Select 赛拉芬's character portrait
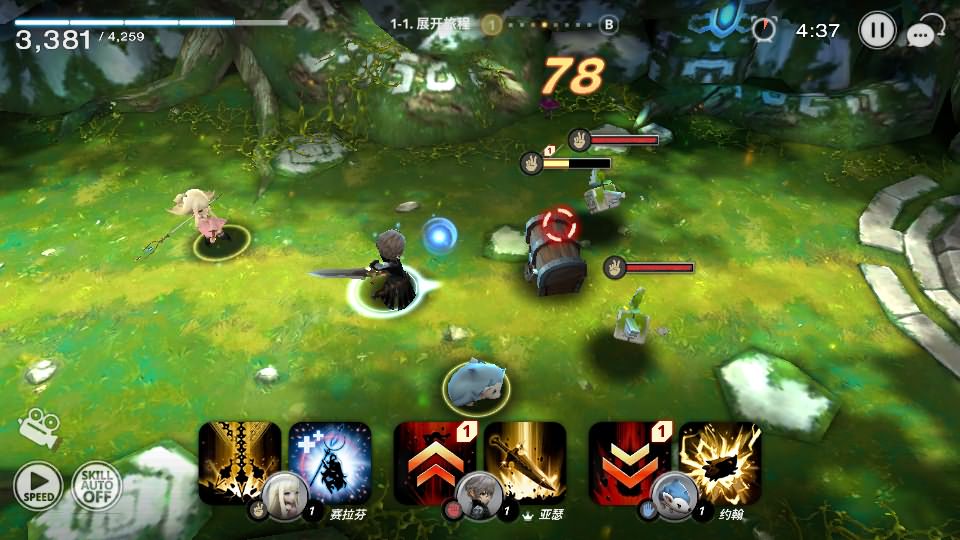Viewport: 960px width, 540px height. pyautogui.click(x=283, y=493)
